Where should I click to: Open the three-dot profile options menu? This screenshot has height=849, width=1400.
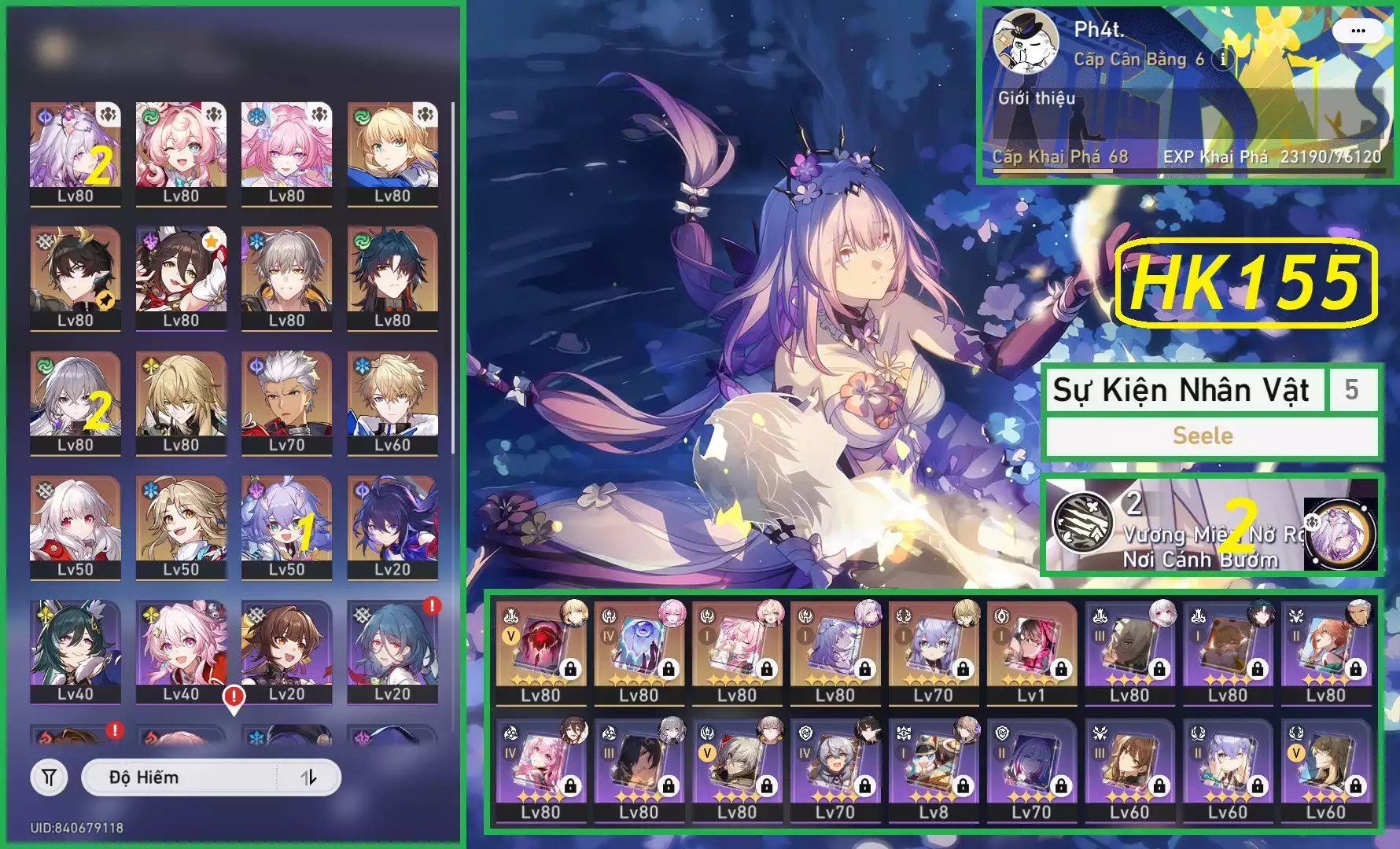pos(1358,31)
